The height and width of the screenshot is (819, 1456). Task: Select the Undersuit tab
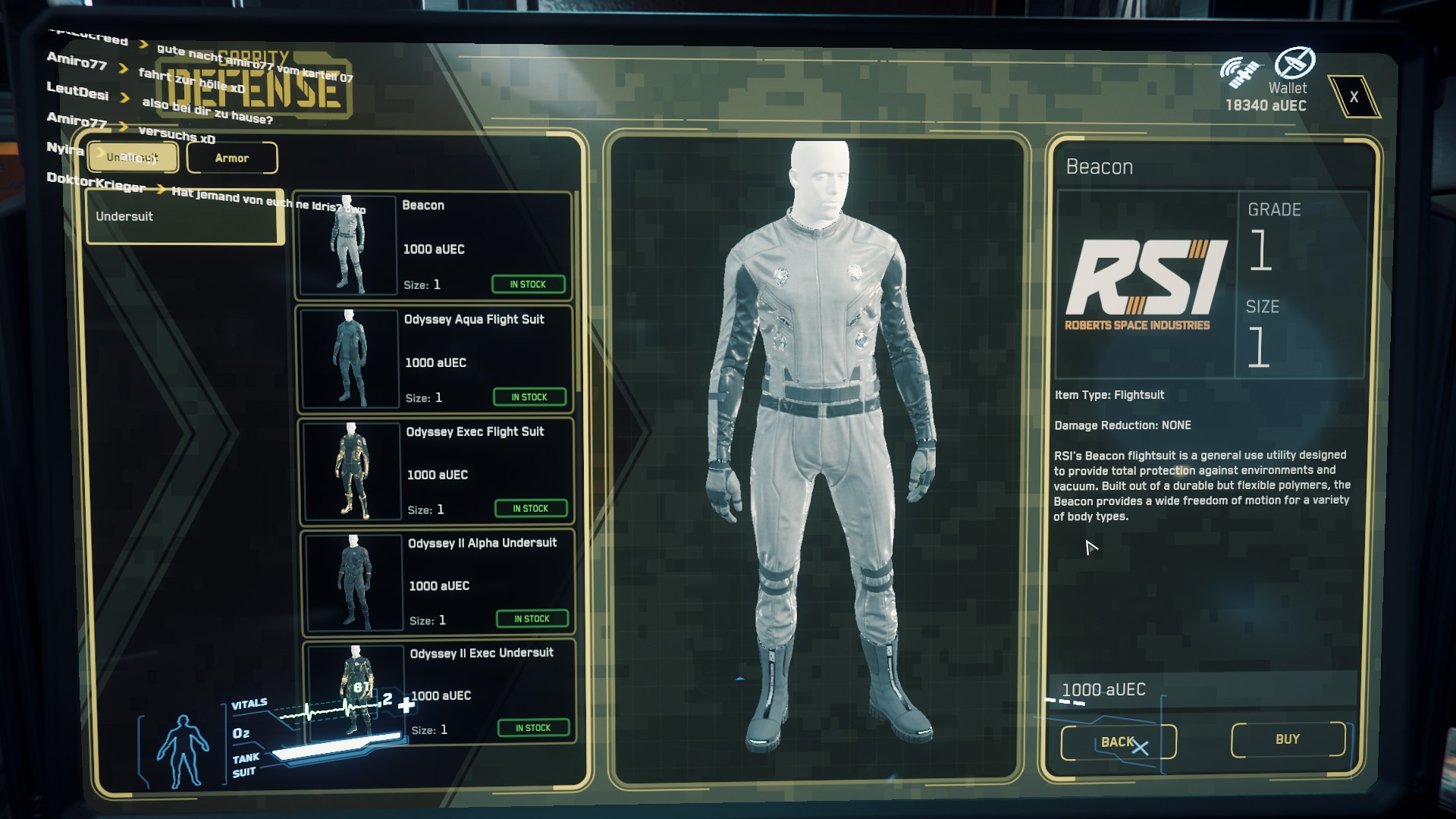pos(133,157)
